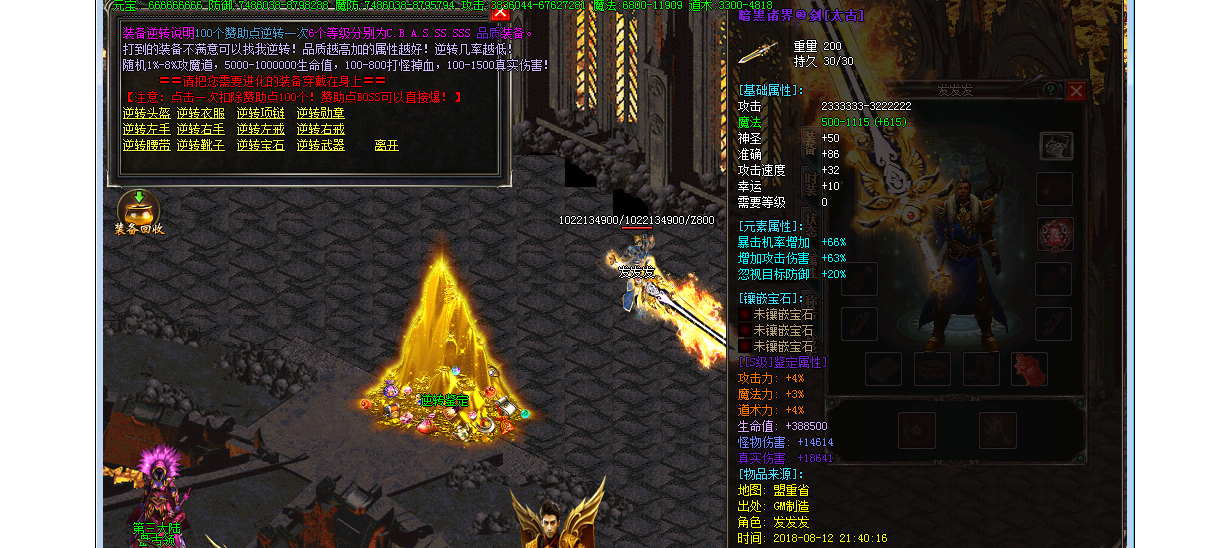Click the 逆转项链 necklace reversal link
The image size is (1230, 548).
[260, 113]
